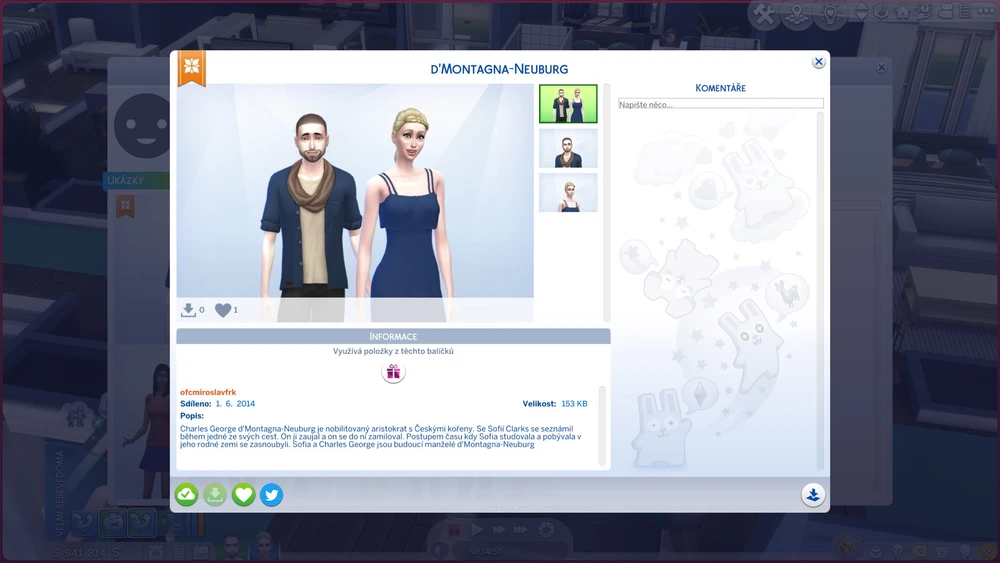The image size is (1000, 563).
Task: Close the d'Montagna-Neuburg household window
Action: tap(818, 62)
